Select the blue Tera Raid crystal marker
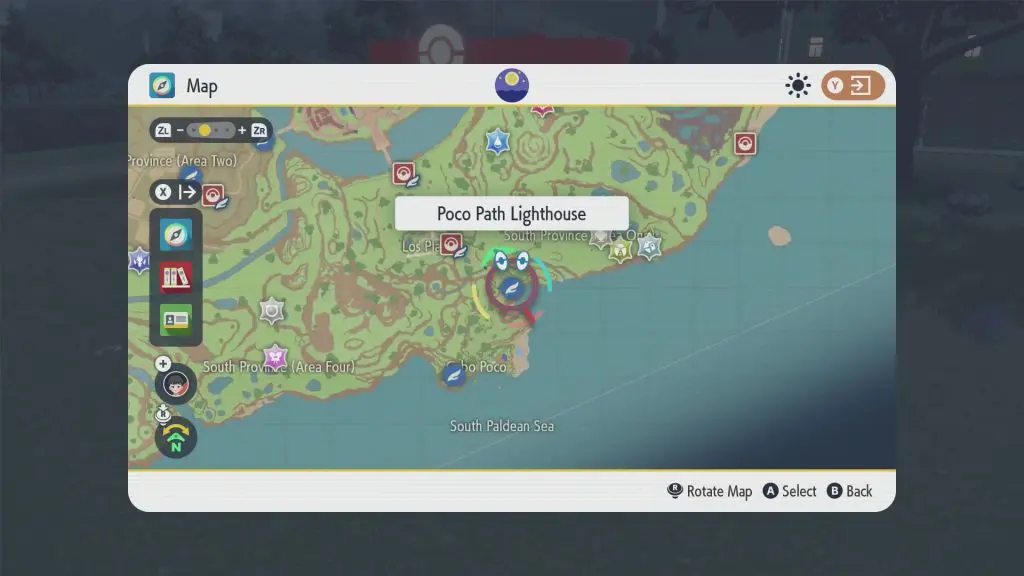This screenshot has width=1024, height=576. tap(497, 142)
